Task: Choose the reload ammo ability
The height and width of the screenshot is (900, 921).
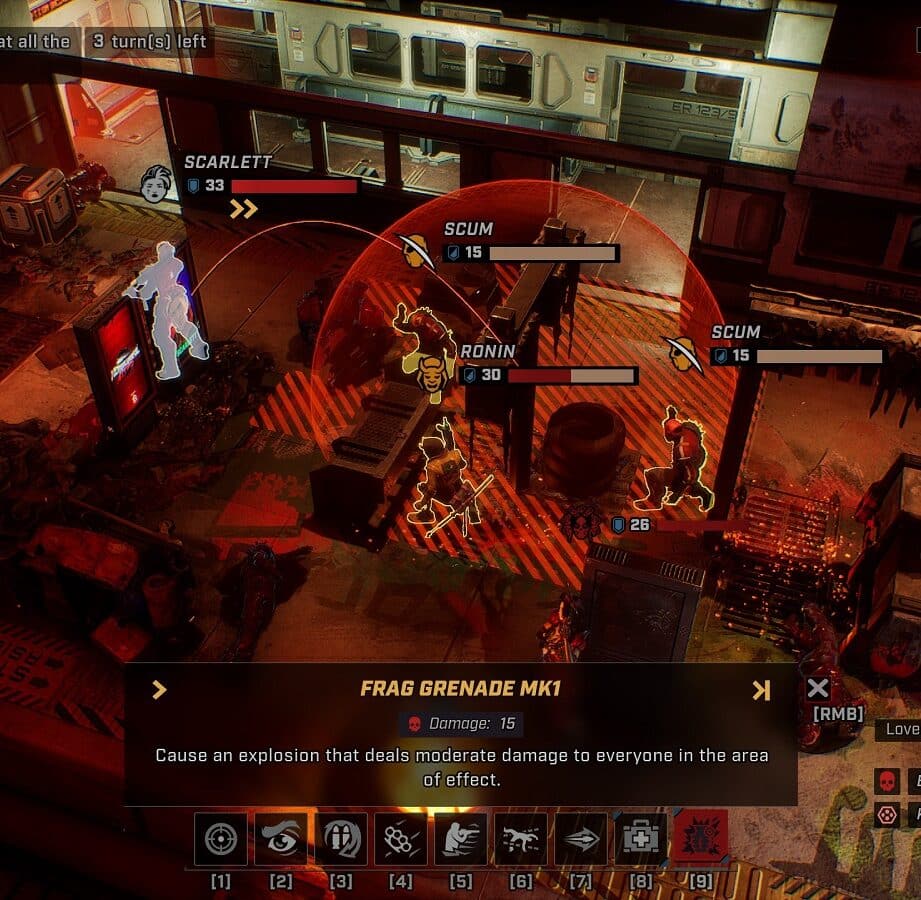Action: [x=341, y=839]
